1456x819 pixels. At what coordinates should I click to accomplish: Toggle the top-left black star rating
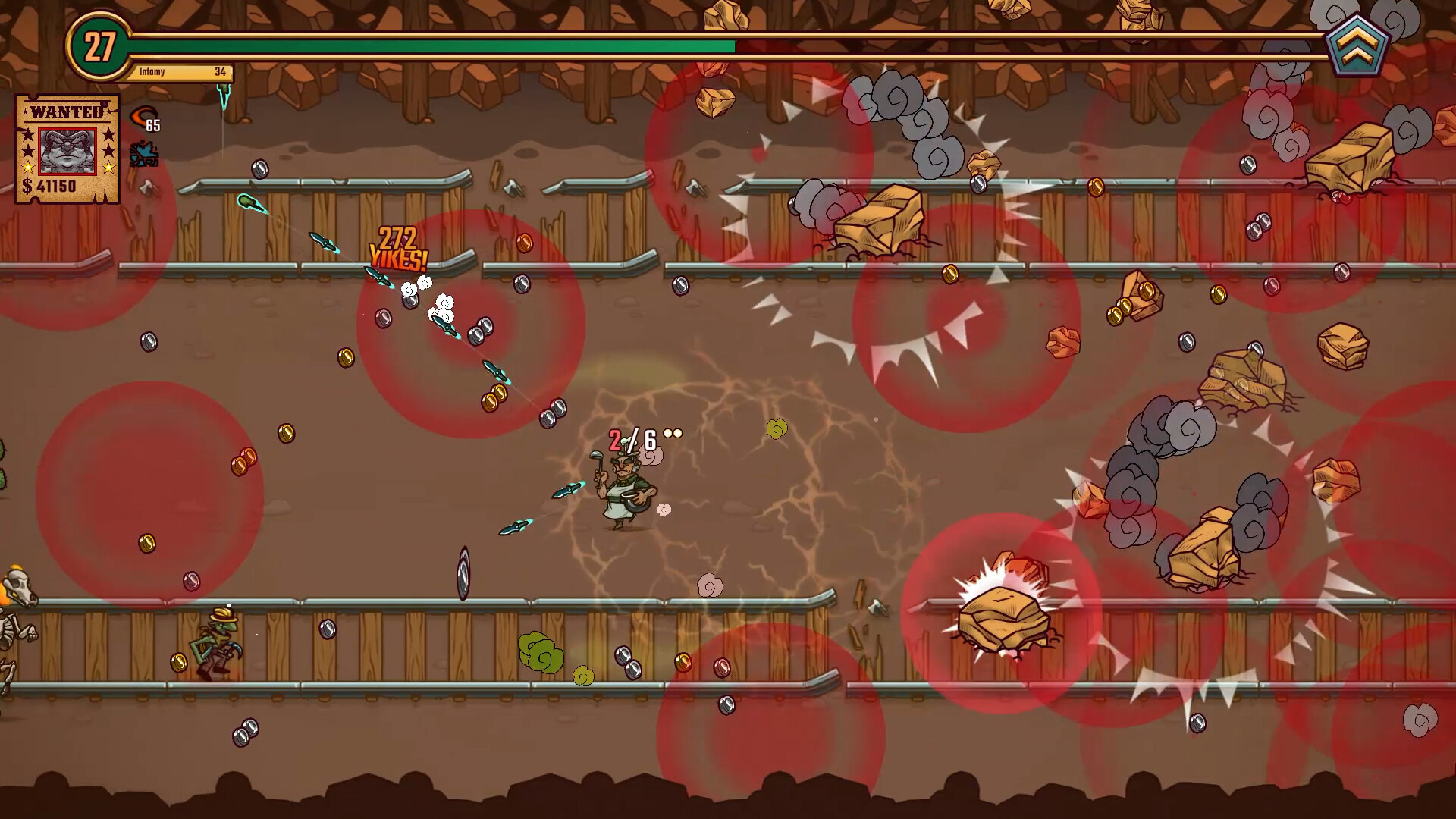tap(28, 135)
